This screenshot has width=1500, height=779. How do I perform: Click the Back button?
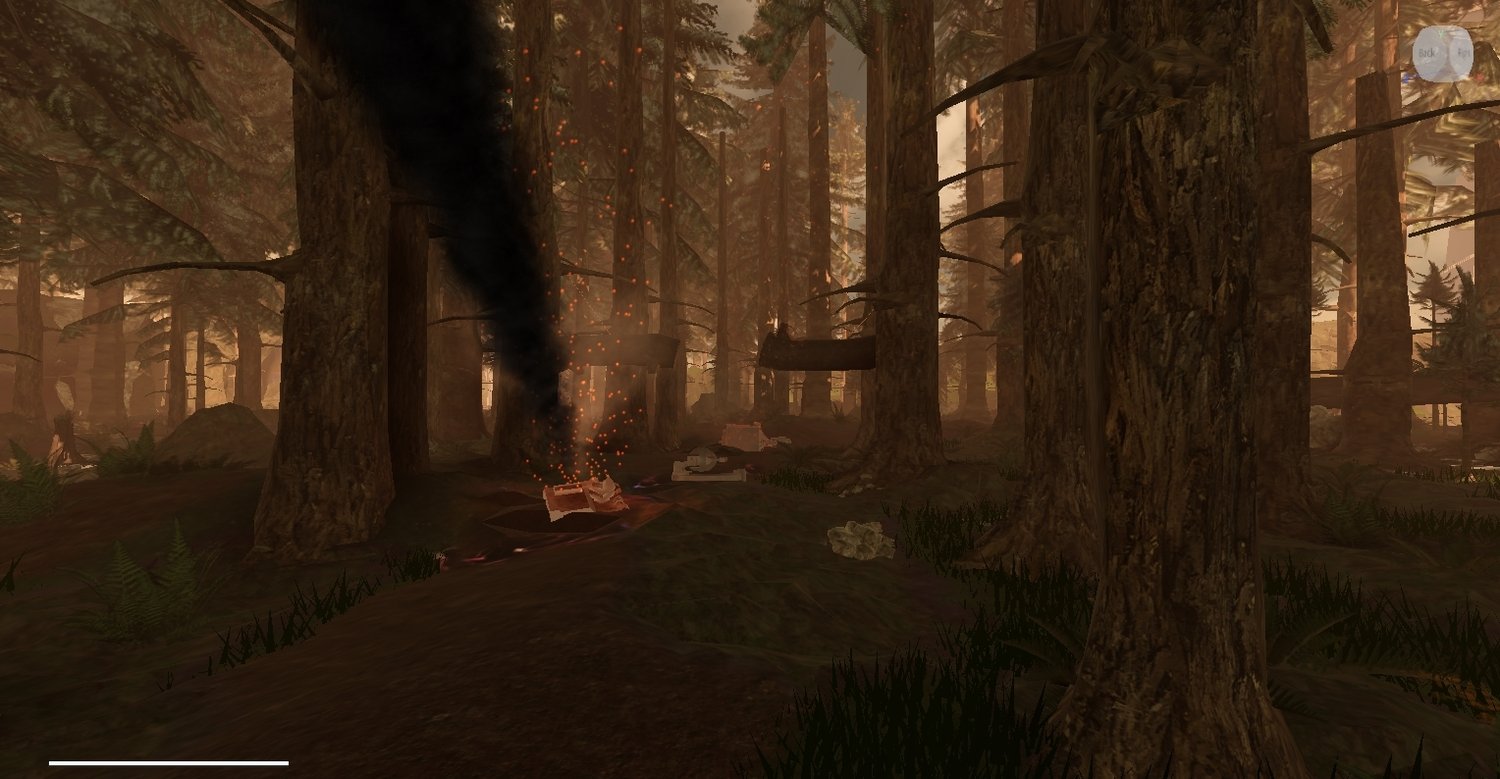click(1428, 52)
